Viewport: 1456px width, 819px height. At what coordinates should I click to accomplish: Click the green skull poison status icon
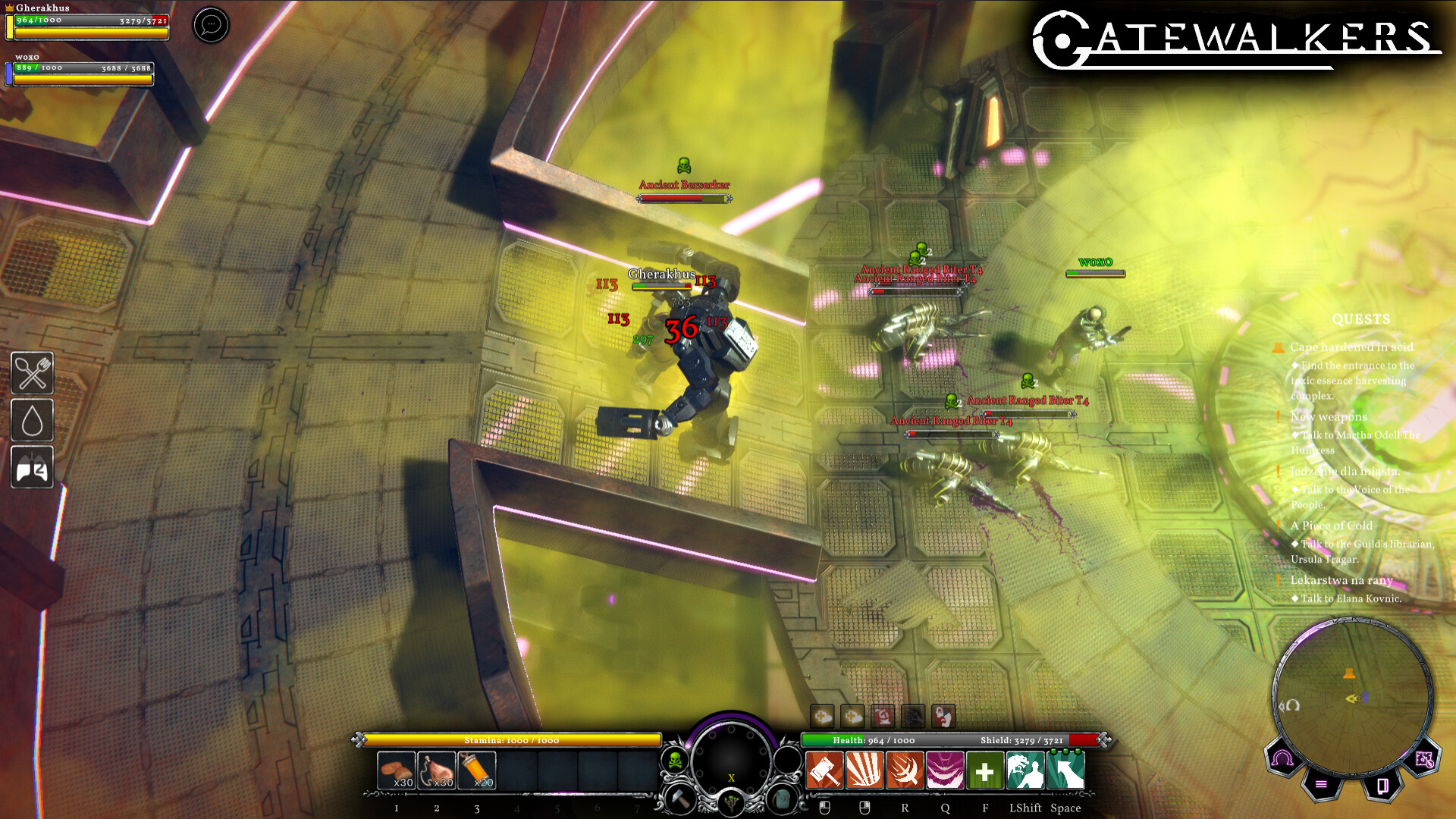pyautogui.click(x=675, y=761)
